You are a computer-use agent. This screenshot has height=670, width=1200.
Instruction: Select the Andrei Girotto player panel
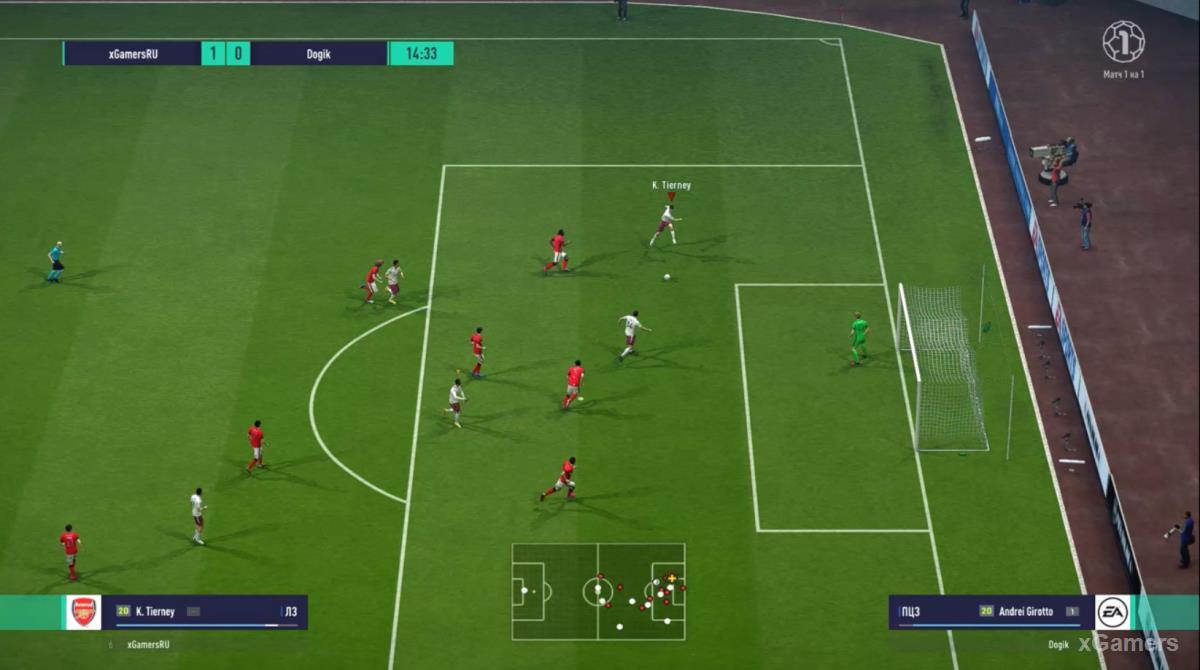[990, 612]
